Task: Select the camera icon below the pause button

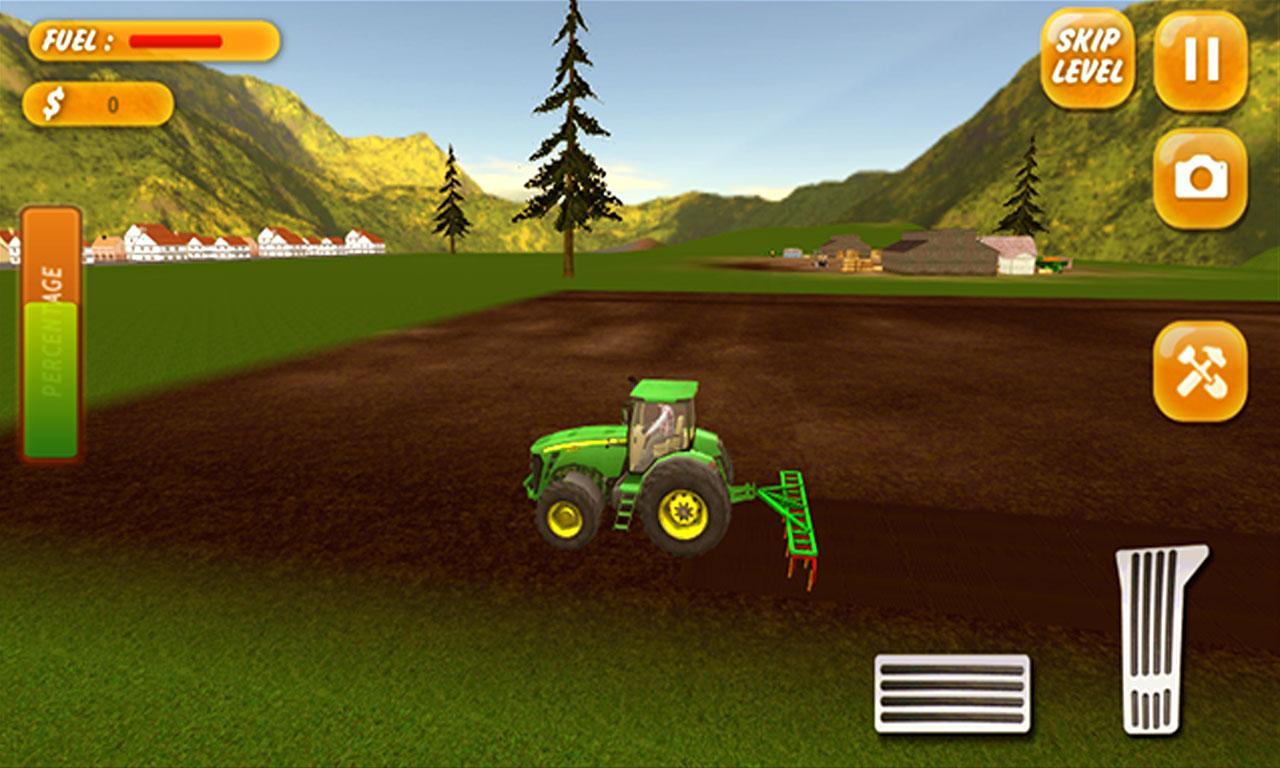Action: click(x=1199, y=180)
